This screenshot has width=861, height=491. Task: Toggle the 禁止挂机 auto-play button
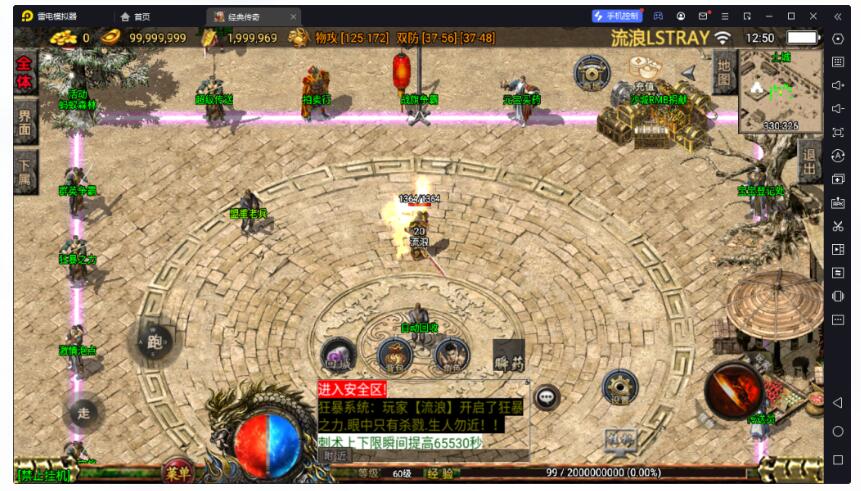tap(44, 474)
